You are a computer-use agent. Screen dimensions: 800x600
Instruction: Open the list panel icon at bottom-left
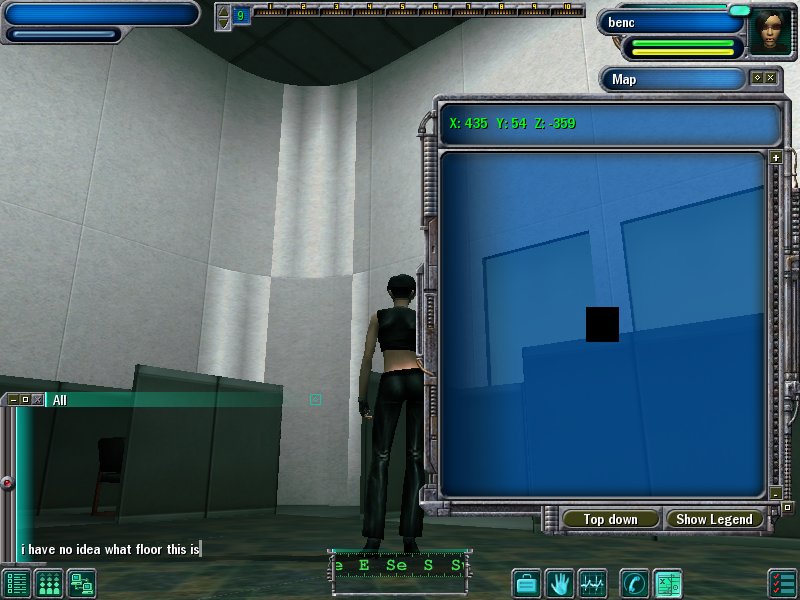click(x=17, y=582)
